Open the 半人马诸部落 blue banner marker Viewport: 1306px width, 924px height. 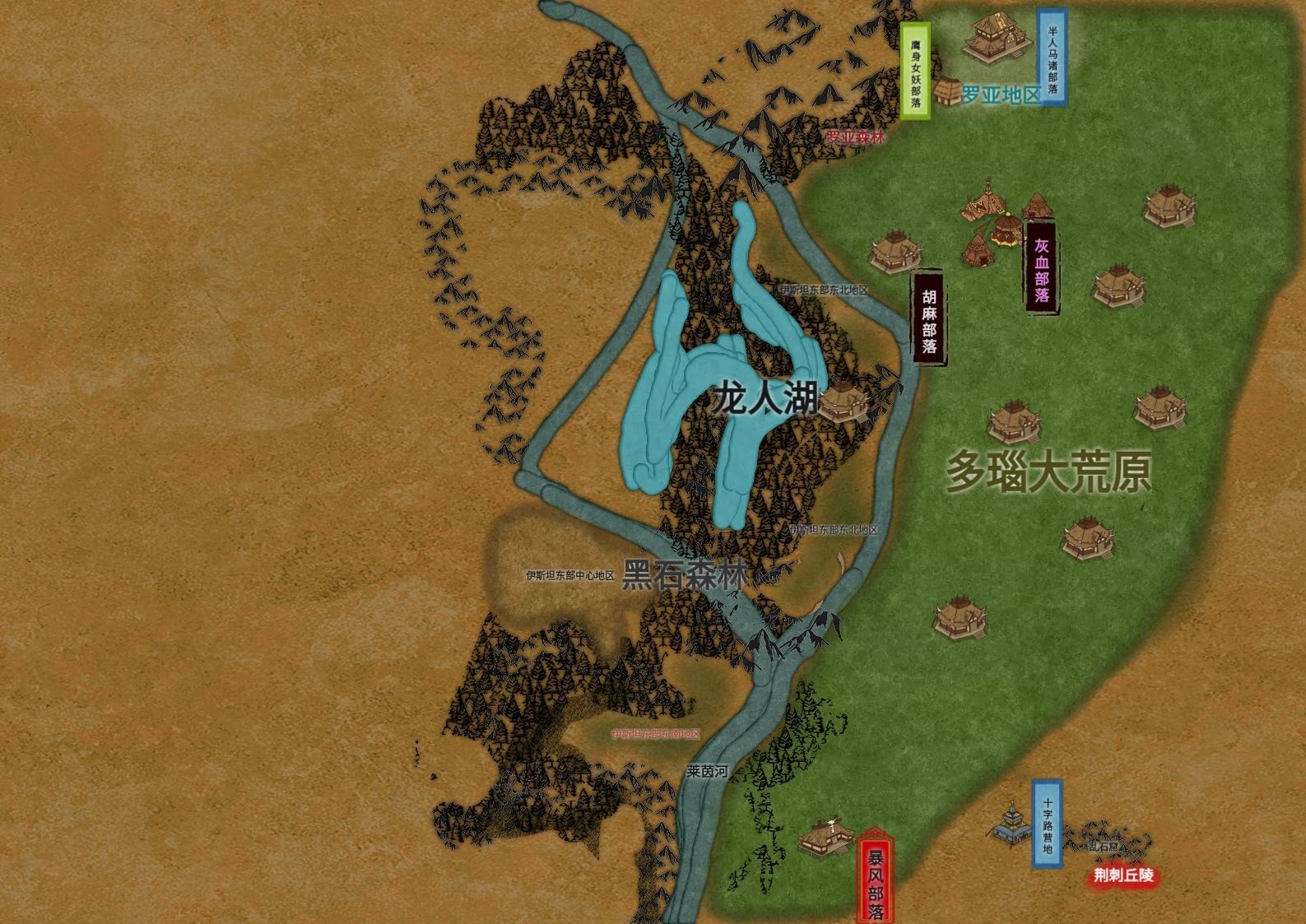tap(1053, 58)
